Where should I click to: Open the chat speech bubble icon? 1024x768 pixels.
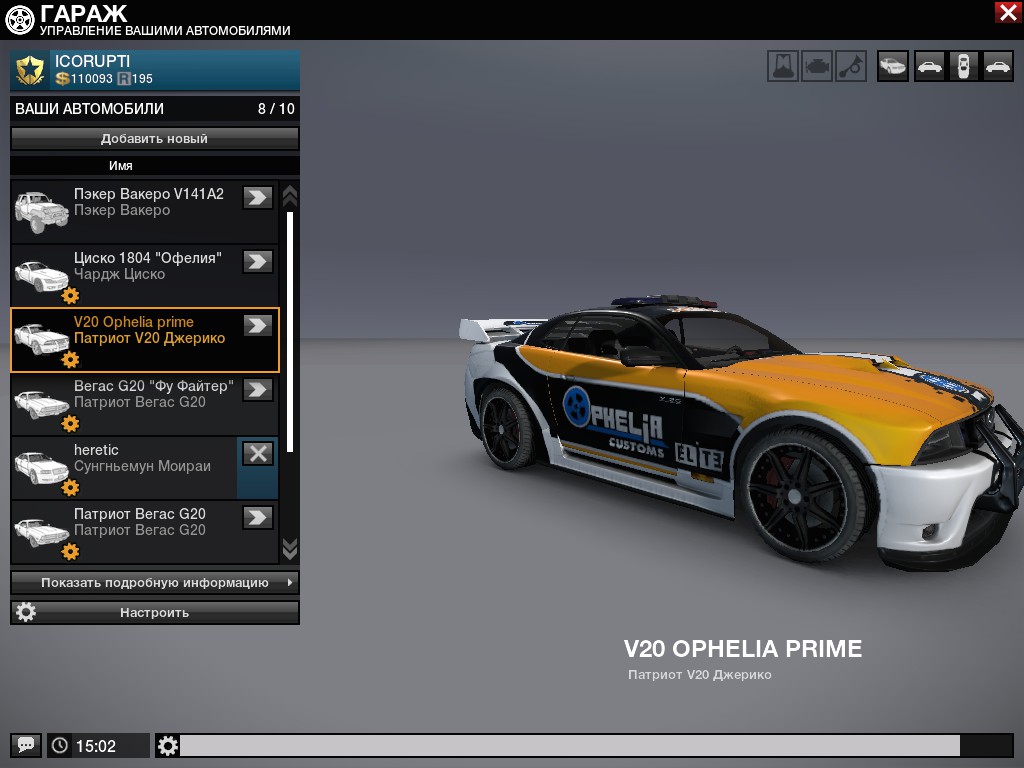tap(26, 745)
